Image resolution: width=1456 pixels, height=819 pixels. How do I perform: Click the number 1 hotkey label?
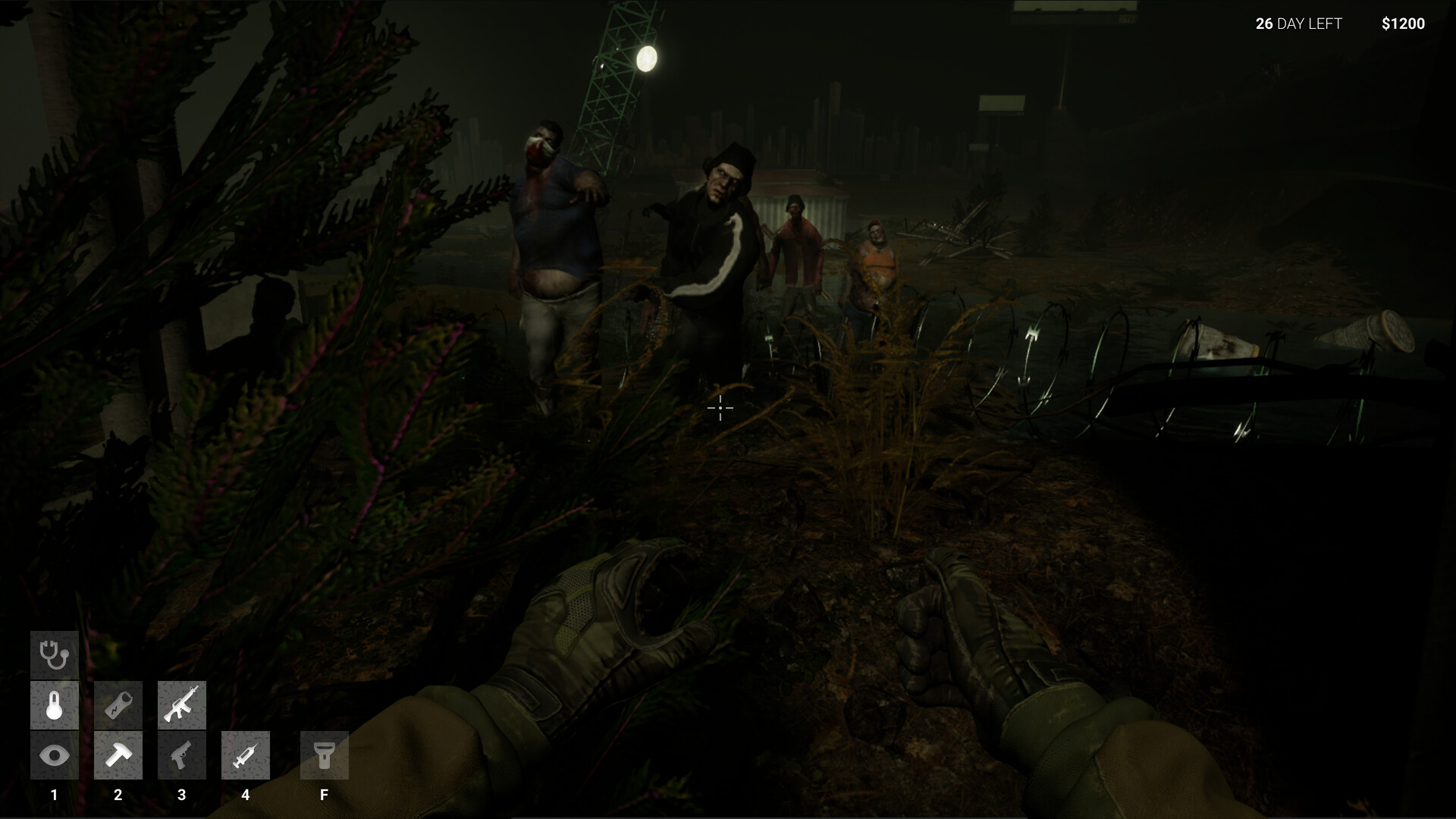click(x=54, y=795)
